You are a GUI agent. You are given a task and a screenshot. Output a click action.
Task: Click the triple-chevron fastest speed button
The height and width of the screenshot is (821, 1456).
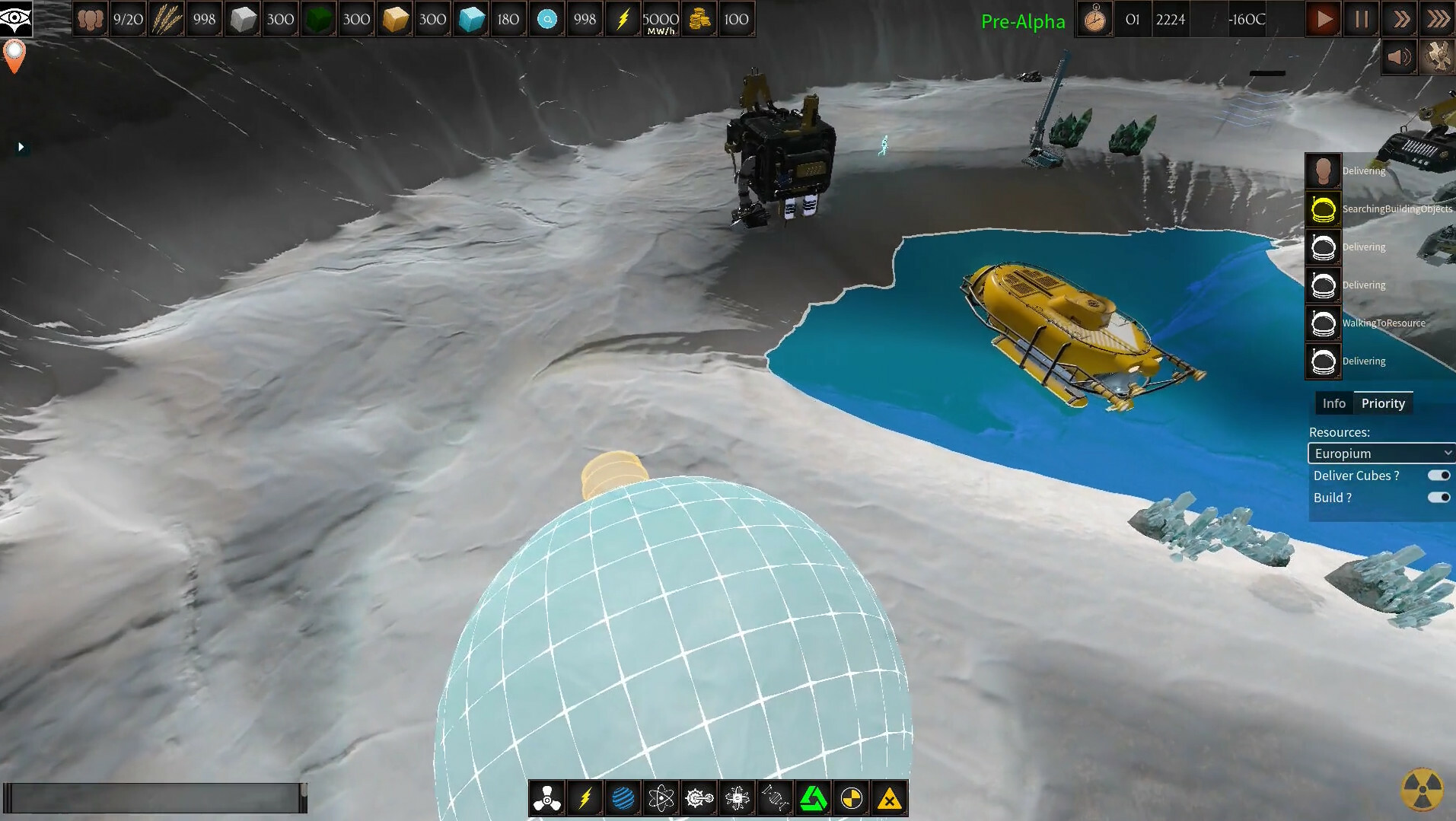(1437, 19)
